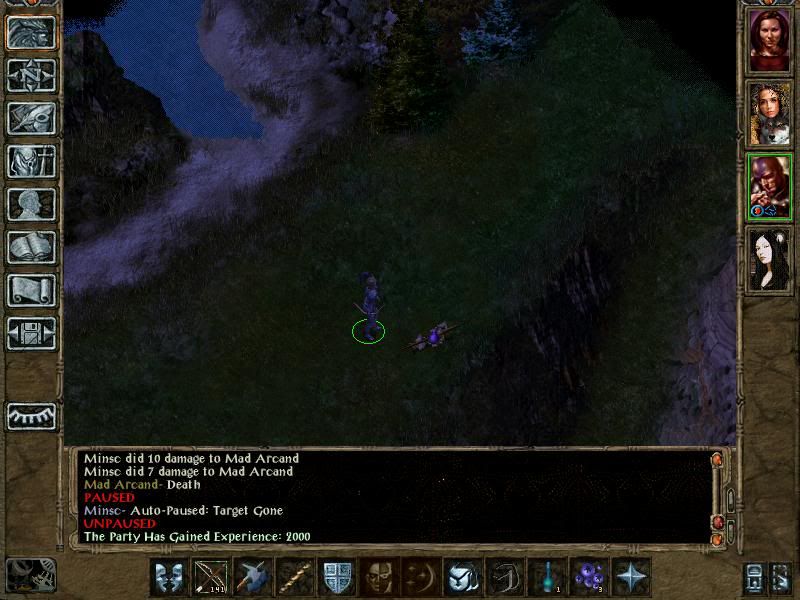The image size is (800, 600).
Task: Open the options menu (floppy disk)
Action: [31, 333]
